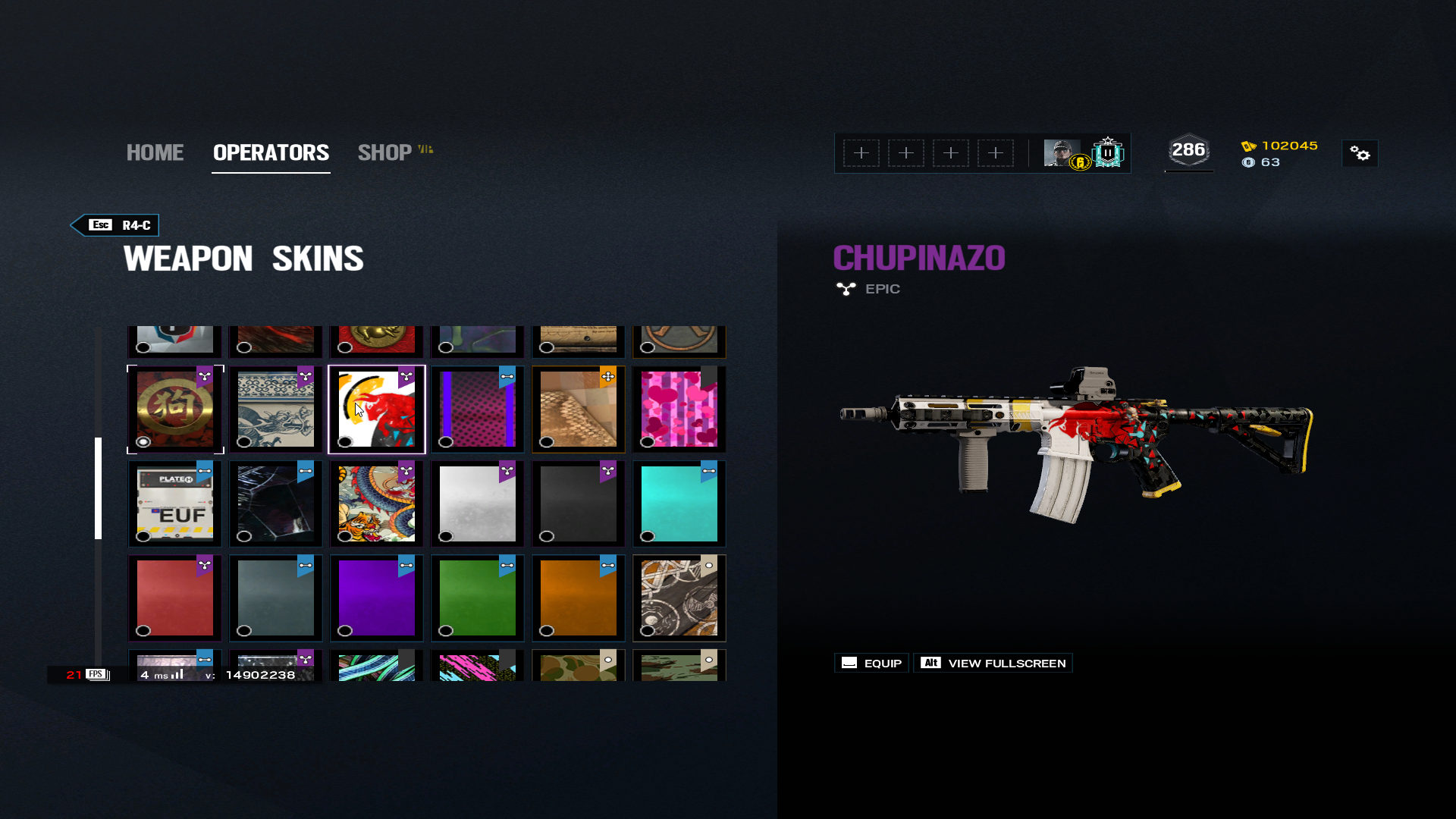Go back using the R4-C button
This screenshot has height=819, width=1456.
115,225
